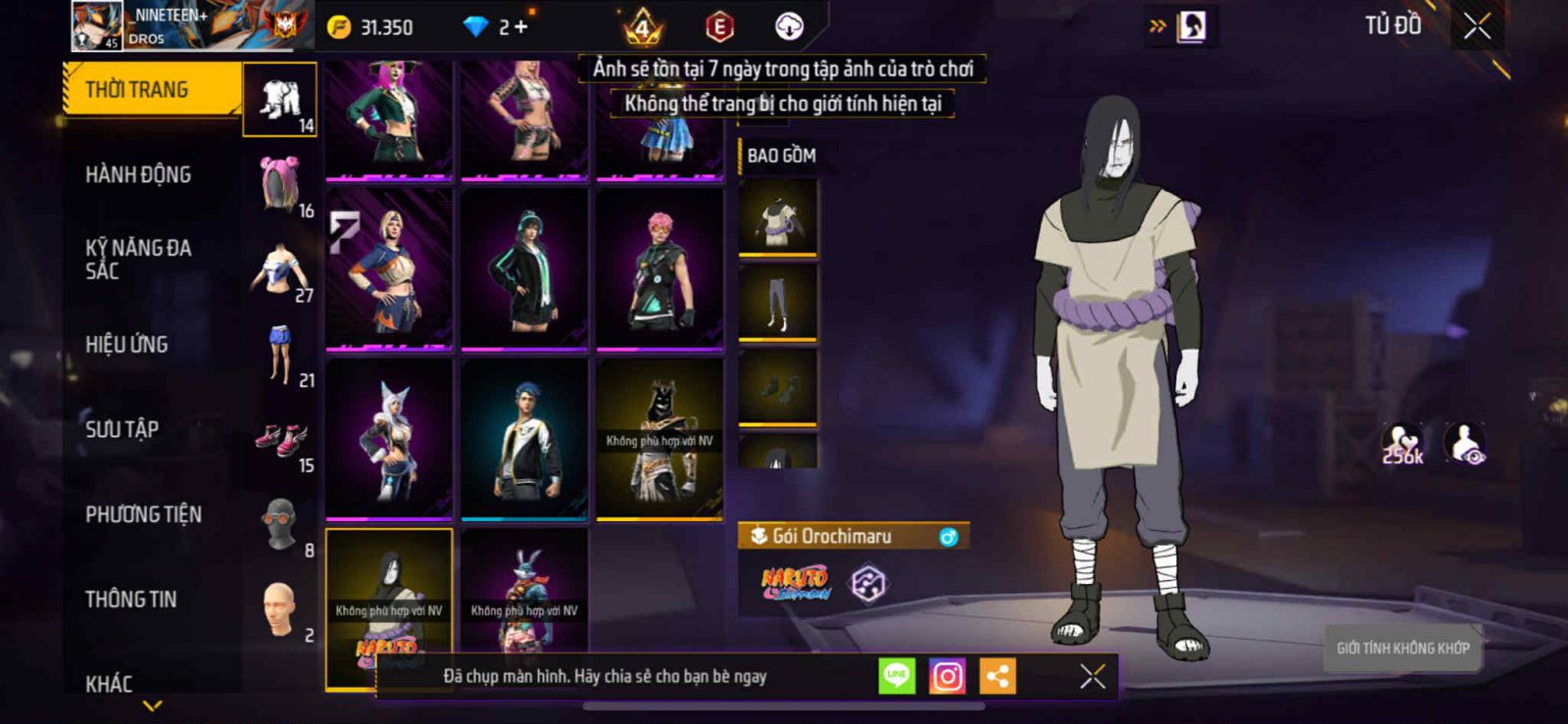
Task: Open the Hành Động category
Action: [138, 175]
